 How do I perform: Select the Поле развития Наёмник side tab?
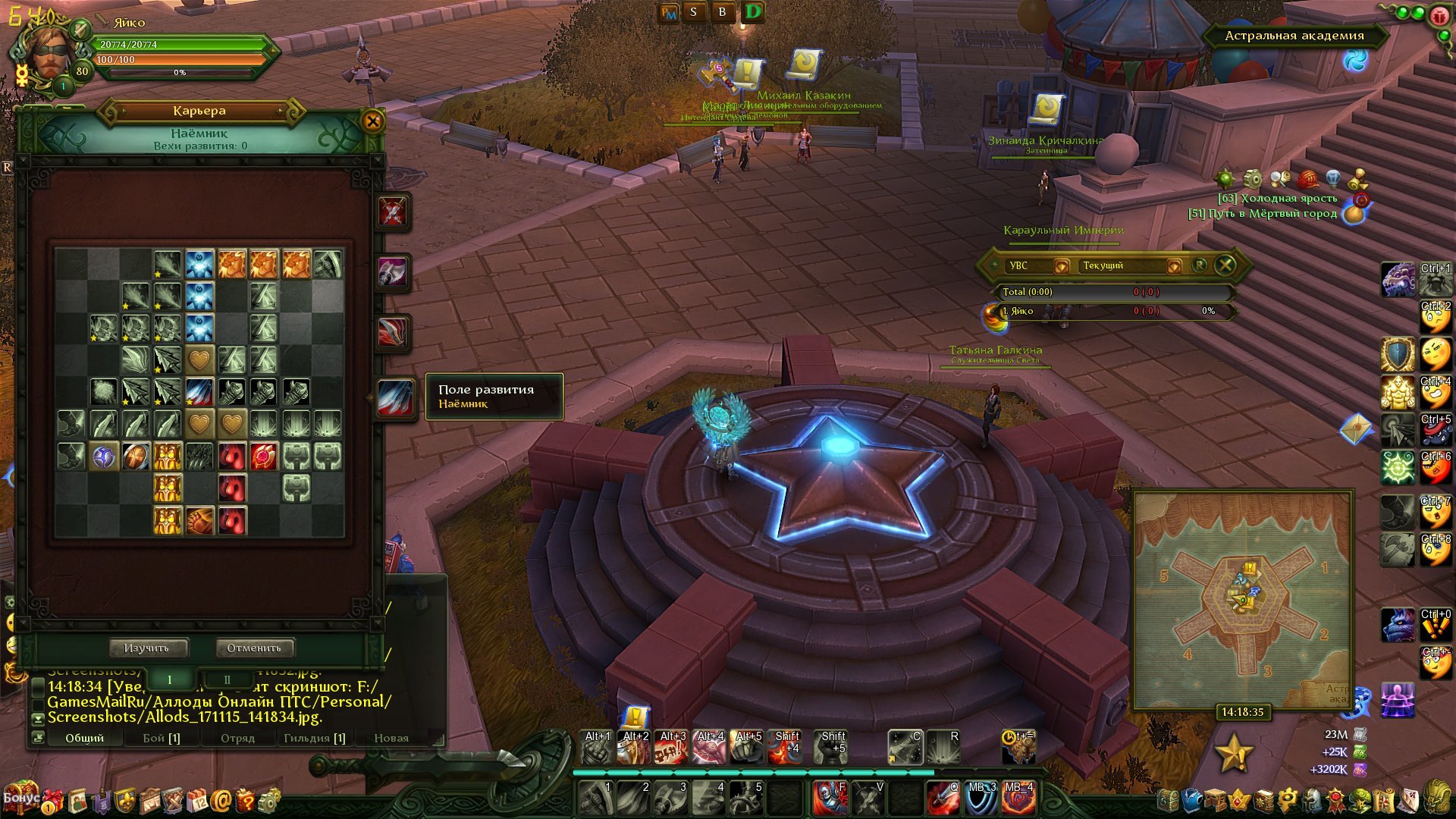tap(396, 398)
